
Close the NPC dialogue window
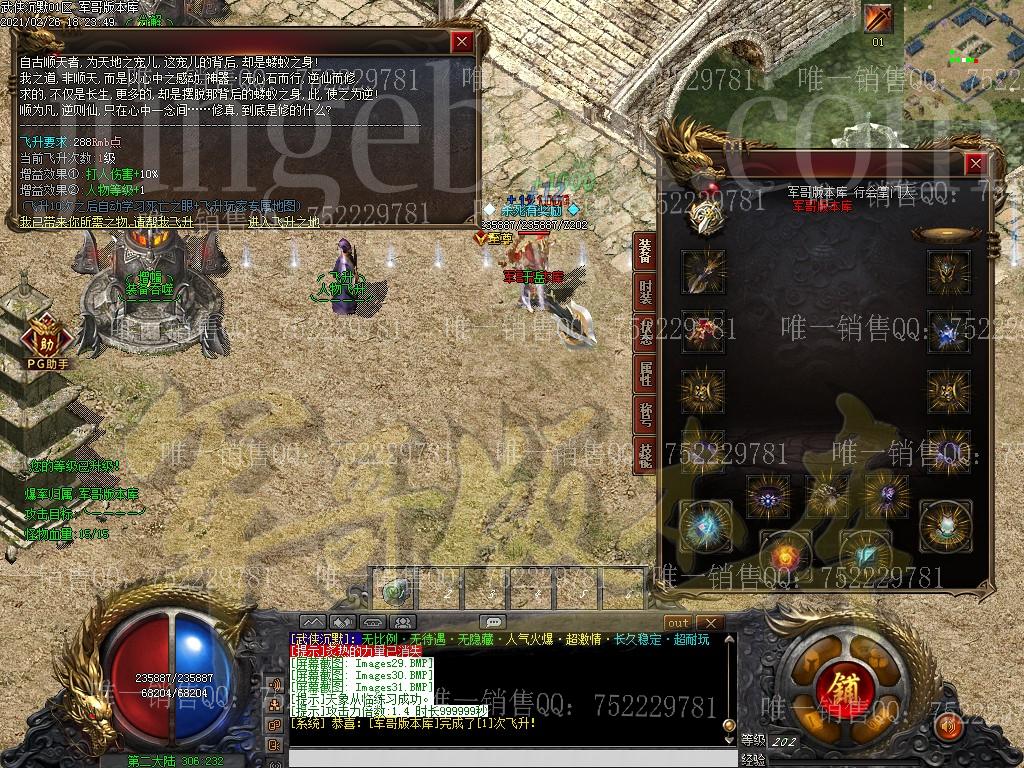click(x=461, y=42)
